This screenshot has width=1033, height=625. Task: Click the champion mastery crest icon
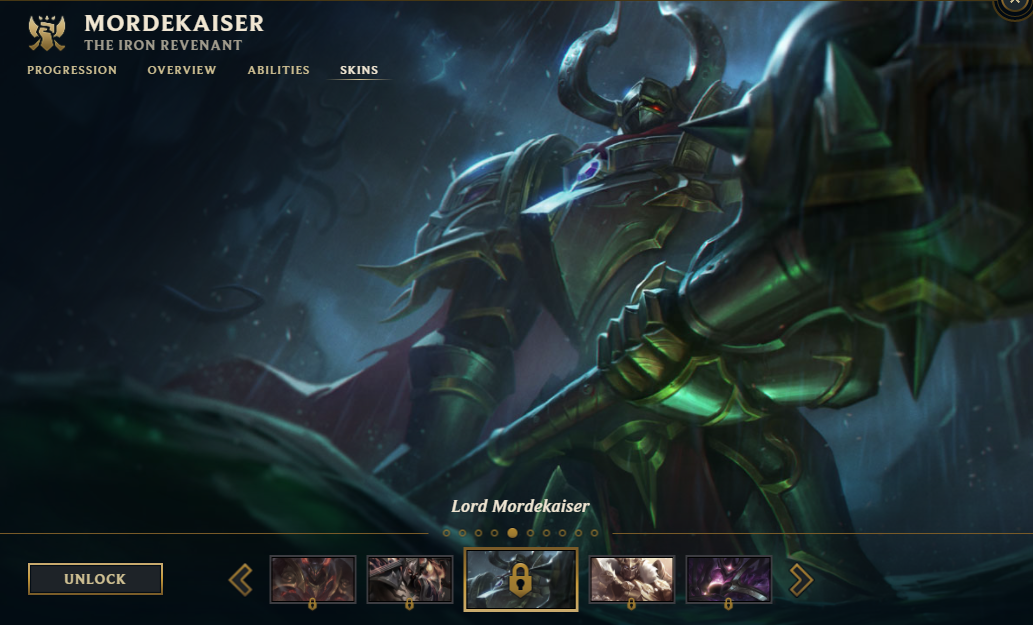click(x=46, y=32)
